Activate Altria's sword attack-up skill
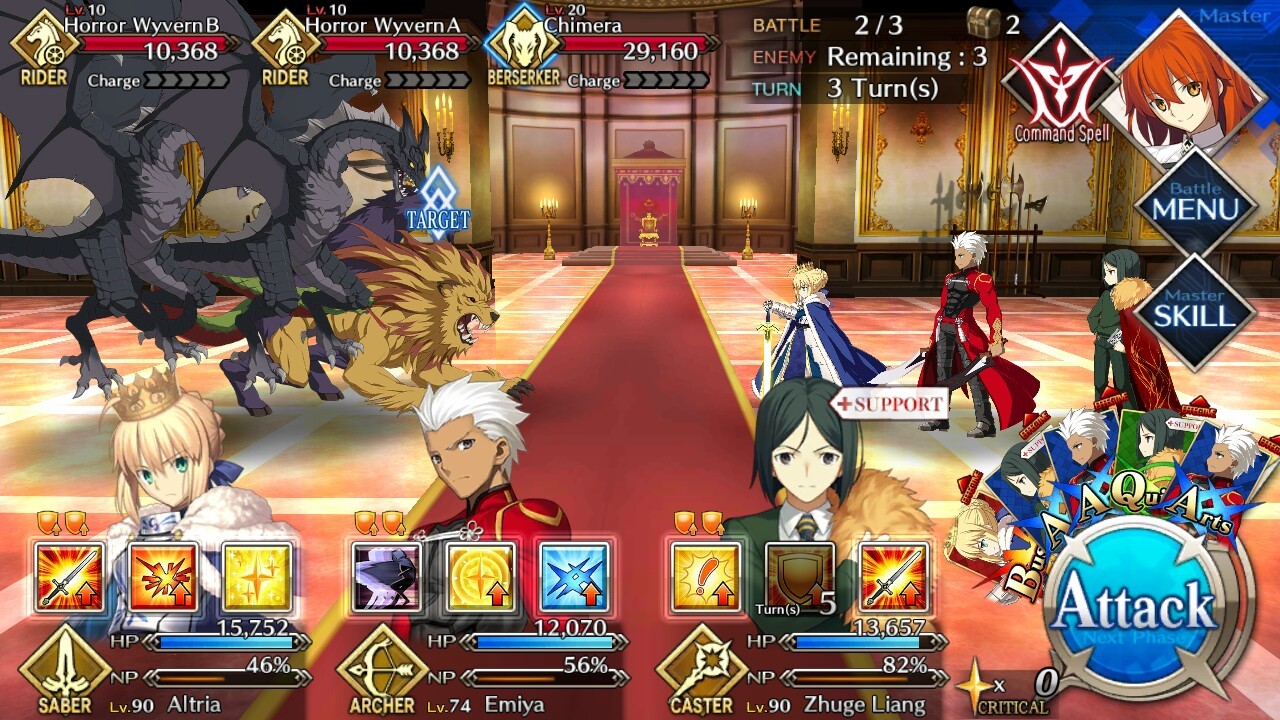This screenshot has width=1280, height=720. [69, 577]
